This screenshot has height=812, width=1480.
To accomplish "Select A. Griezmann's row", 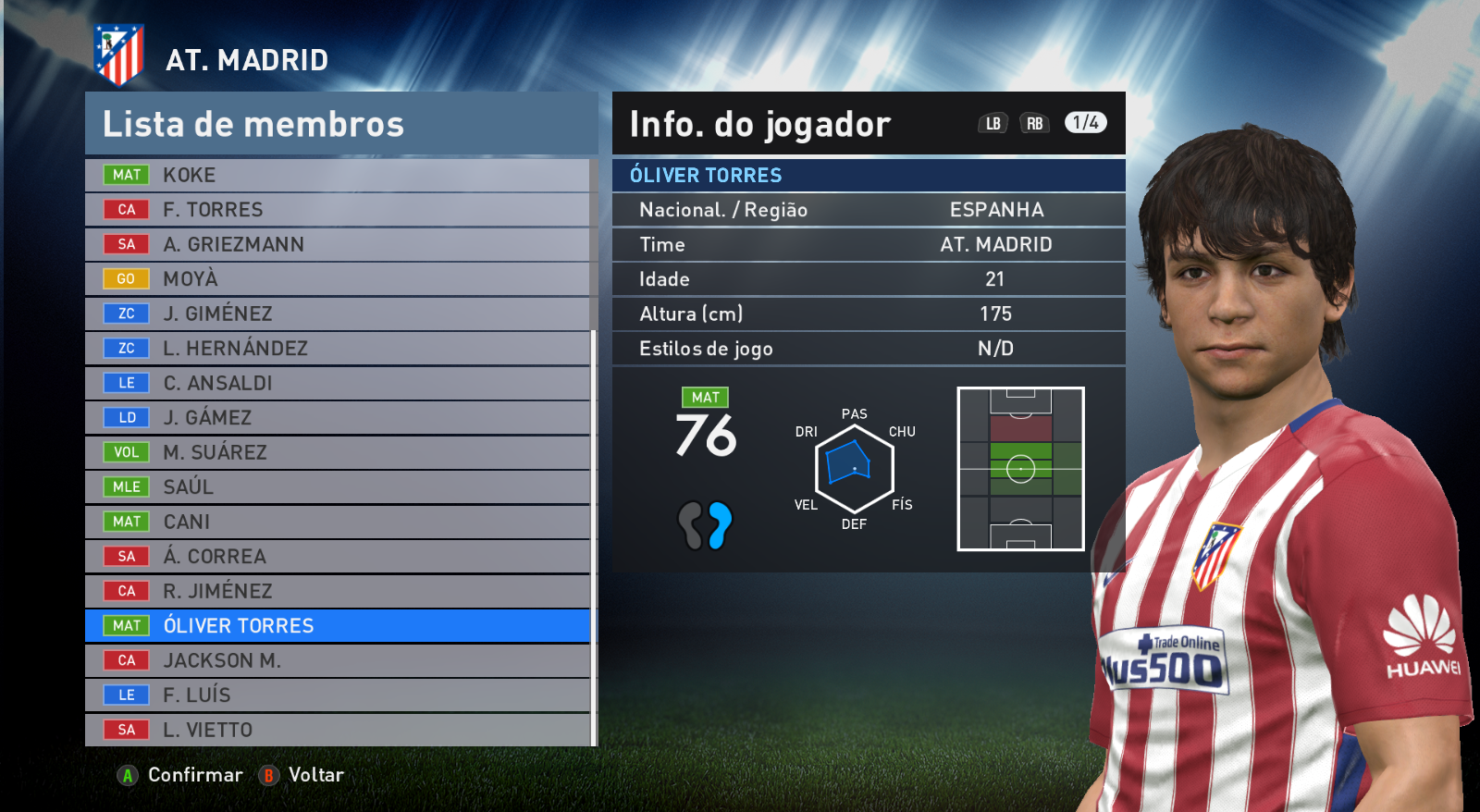I will click(337, 244).
